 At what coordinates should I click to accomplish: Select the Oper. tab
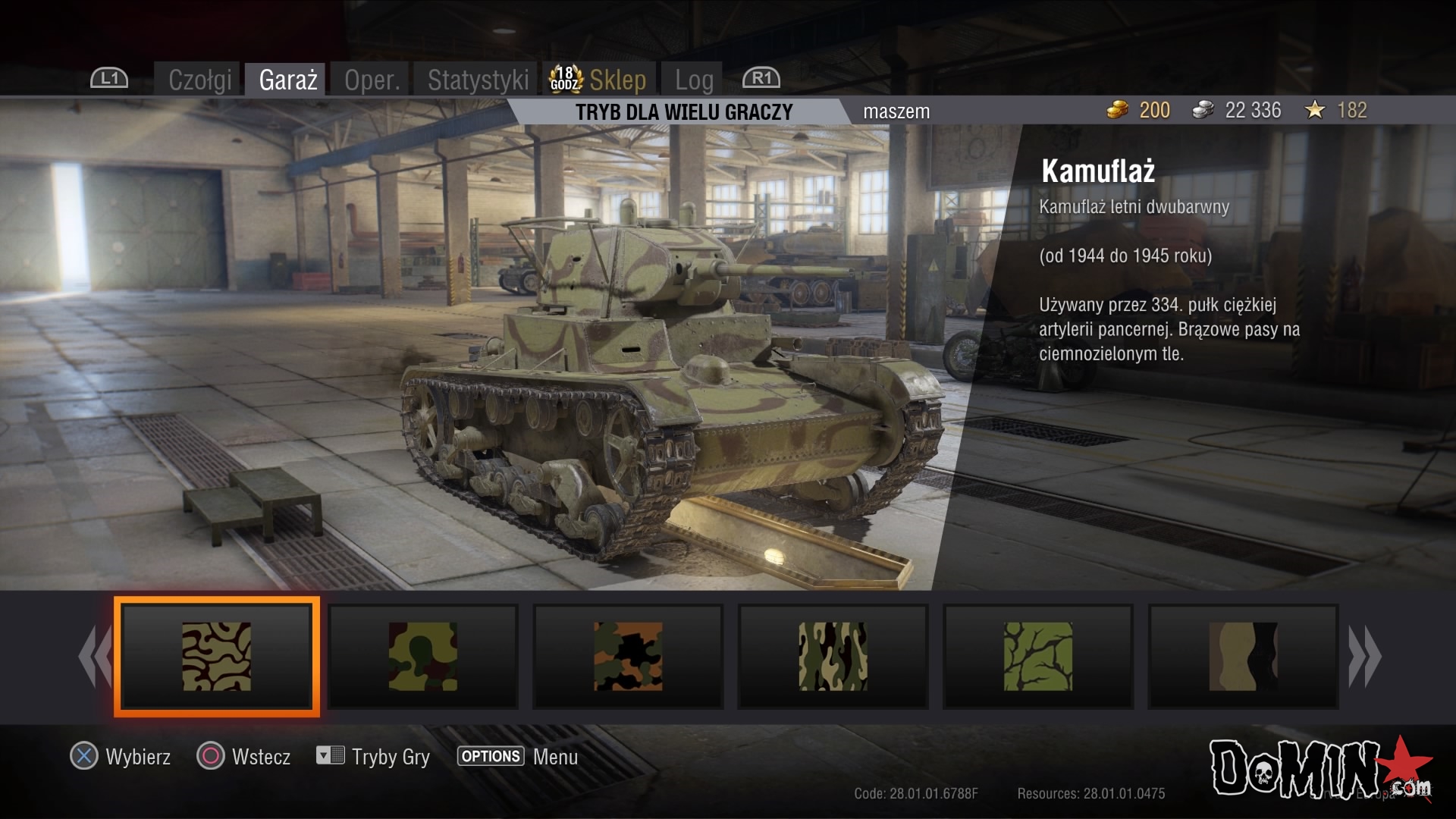[x=372, y=80]
